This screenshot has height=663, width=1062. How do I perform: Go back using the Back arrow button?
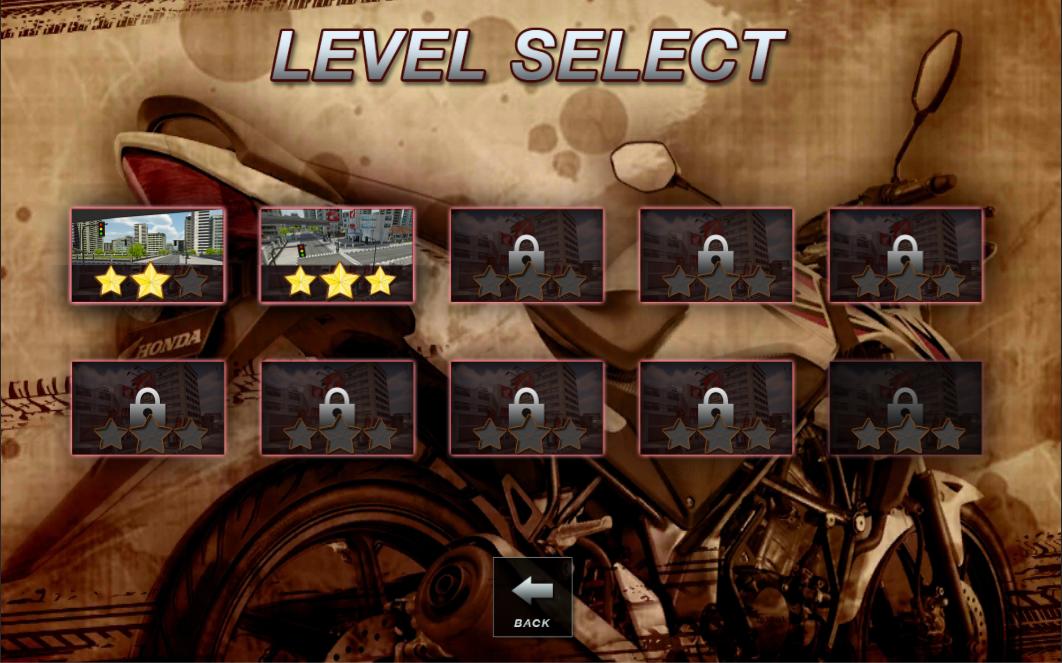click(532, 596)
